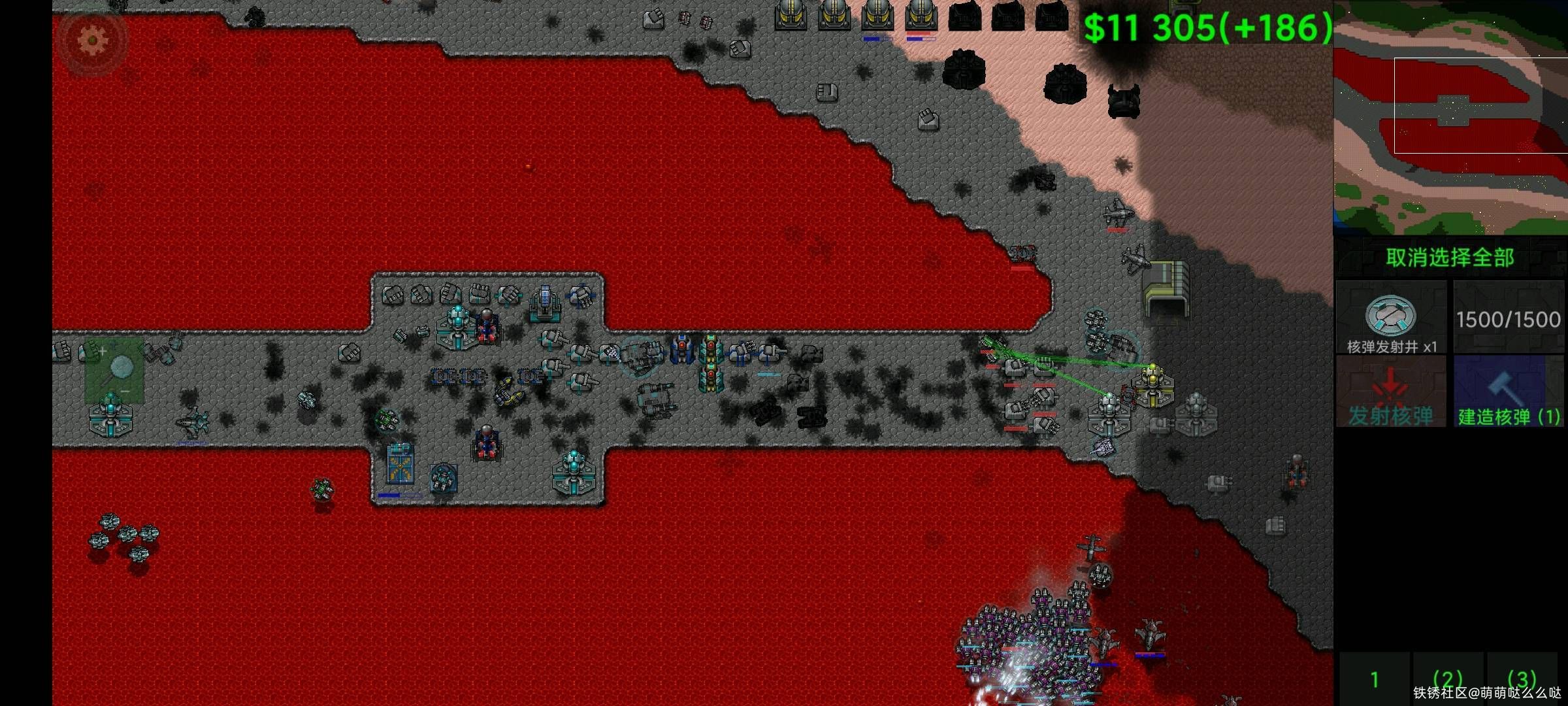Open the gear settings menu

coord(92,41)
